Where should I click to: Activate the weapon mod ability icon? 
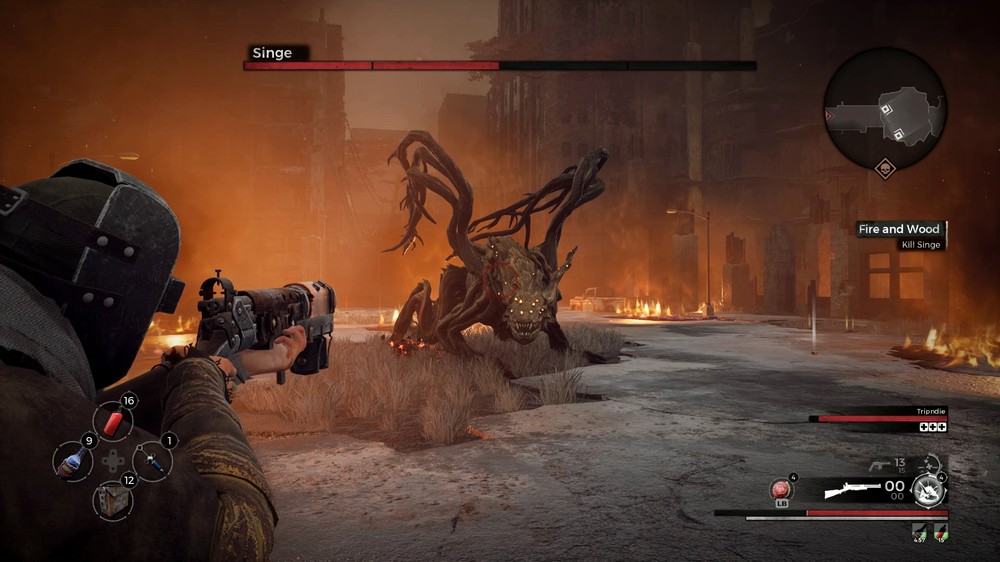[x=929, y=488]
